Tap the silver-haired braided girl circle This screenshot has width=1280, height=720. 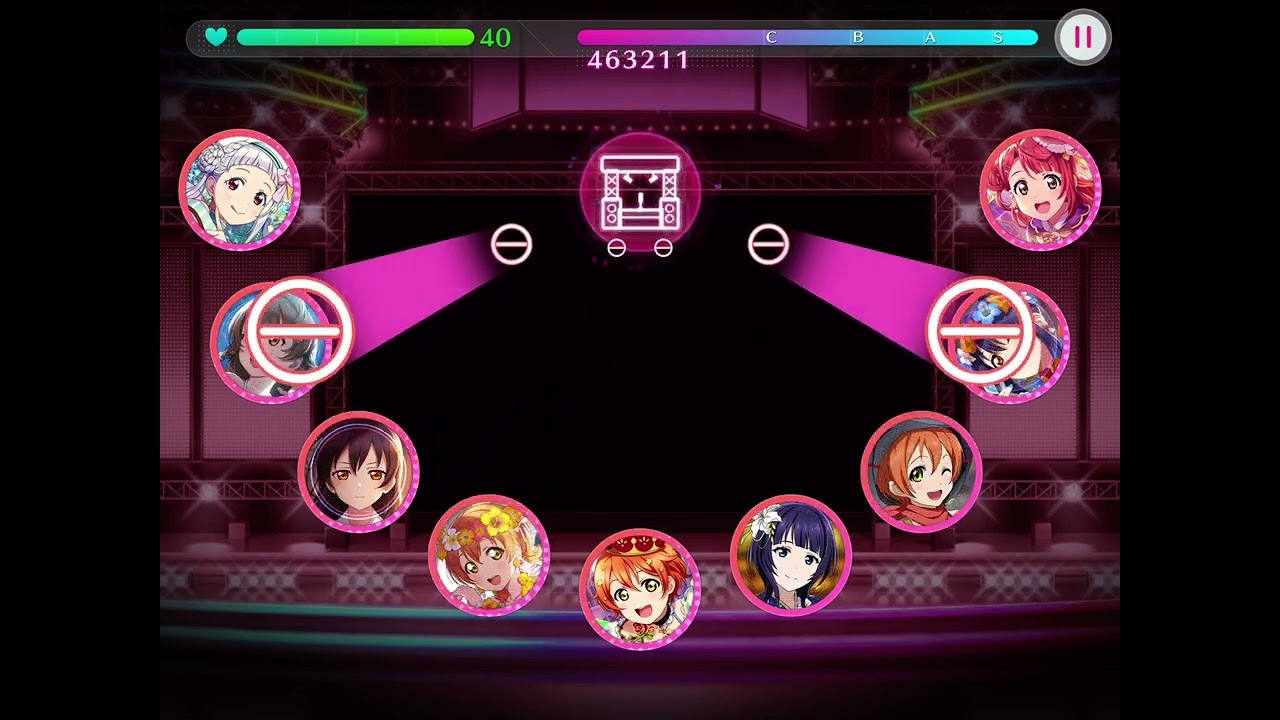point(240,189)
